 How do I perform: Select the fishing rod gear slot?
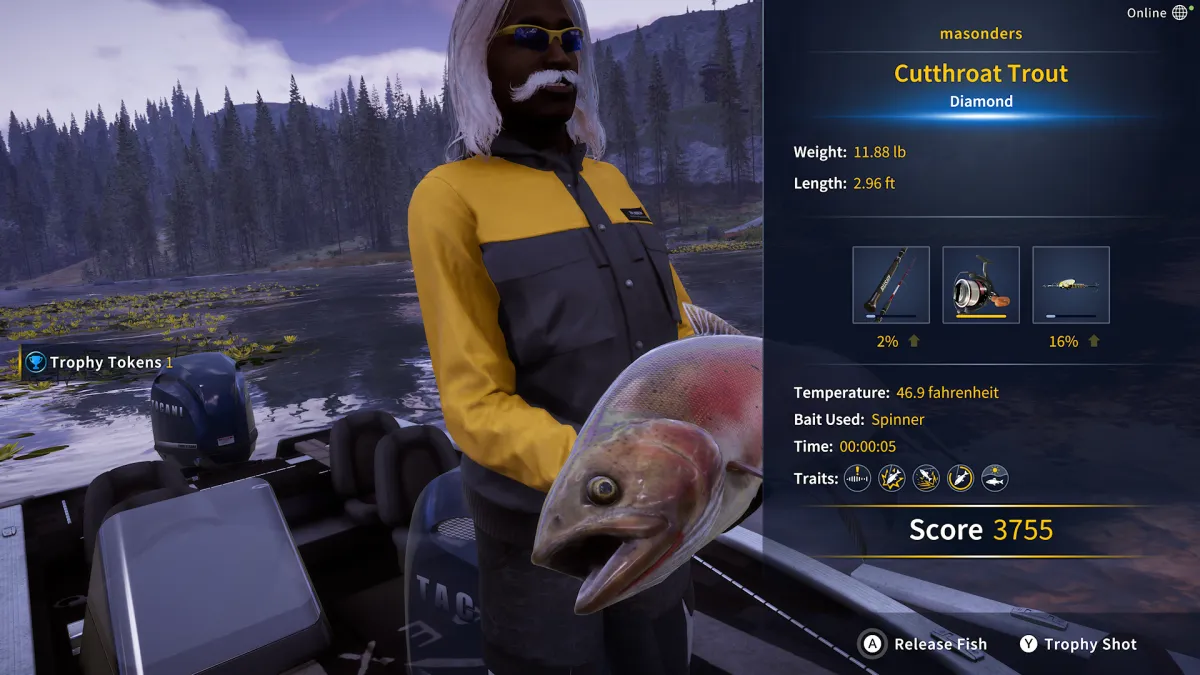(x=891, y=285)
